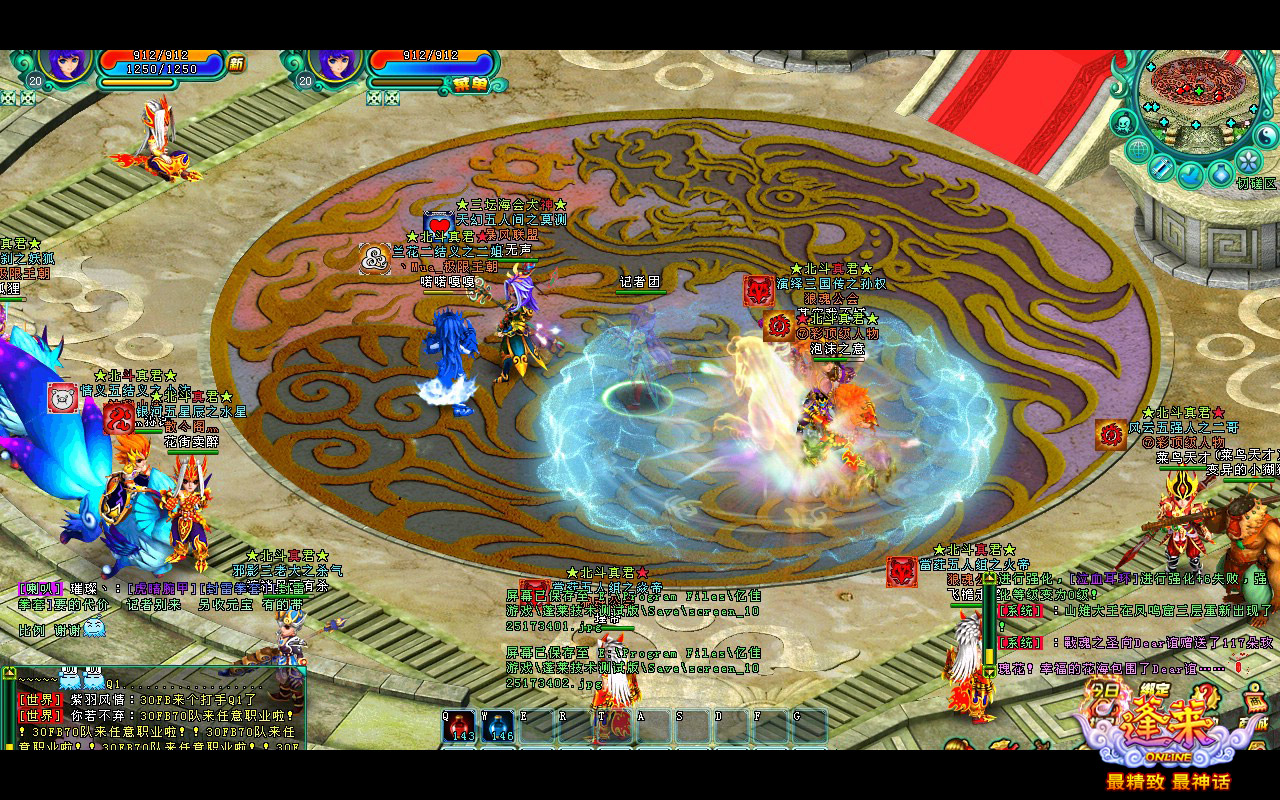Image resolution: width=1280 pixels, height=800 pixels.
Task: Click the blue bird icon under minimap
Action: point(1190,175)
